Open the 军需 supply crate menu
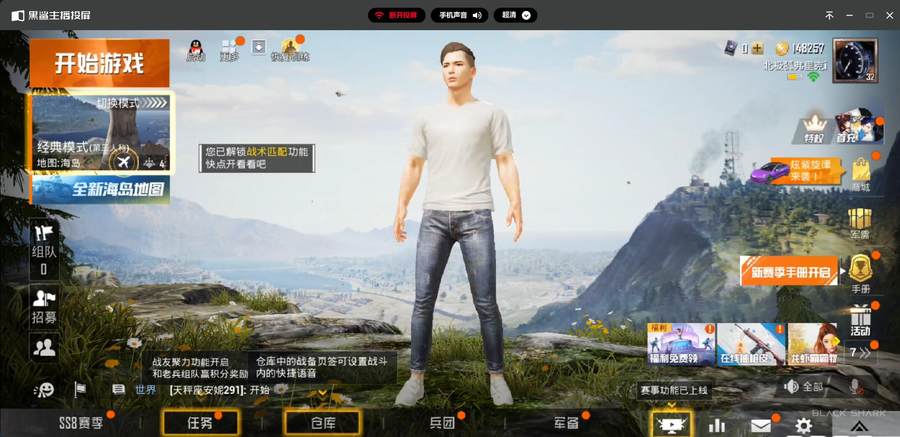 [860, 223]
